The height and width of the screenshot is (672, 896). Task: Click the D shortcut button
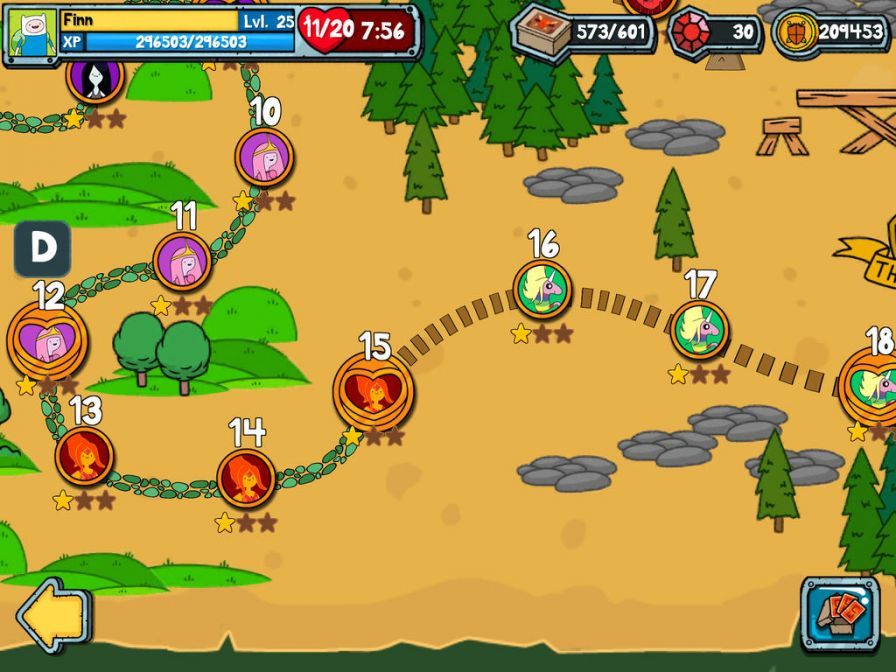pyautogui.click(x=42, y=249)
